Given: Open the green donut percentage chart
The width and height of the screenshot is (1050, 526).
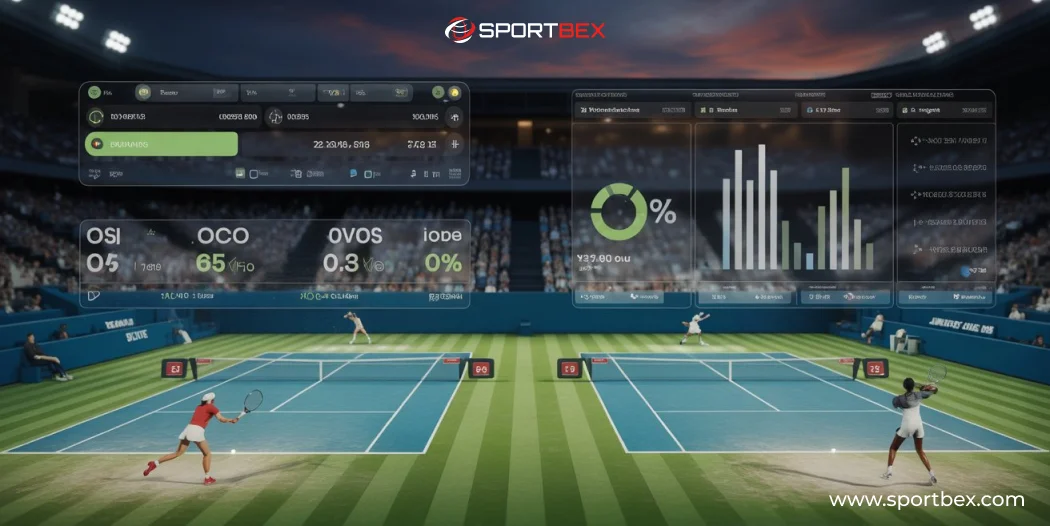Looking at the screenshot, I should 619,211.
